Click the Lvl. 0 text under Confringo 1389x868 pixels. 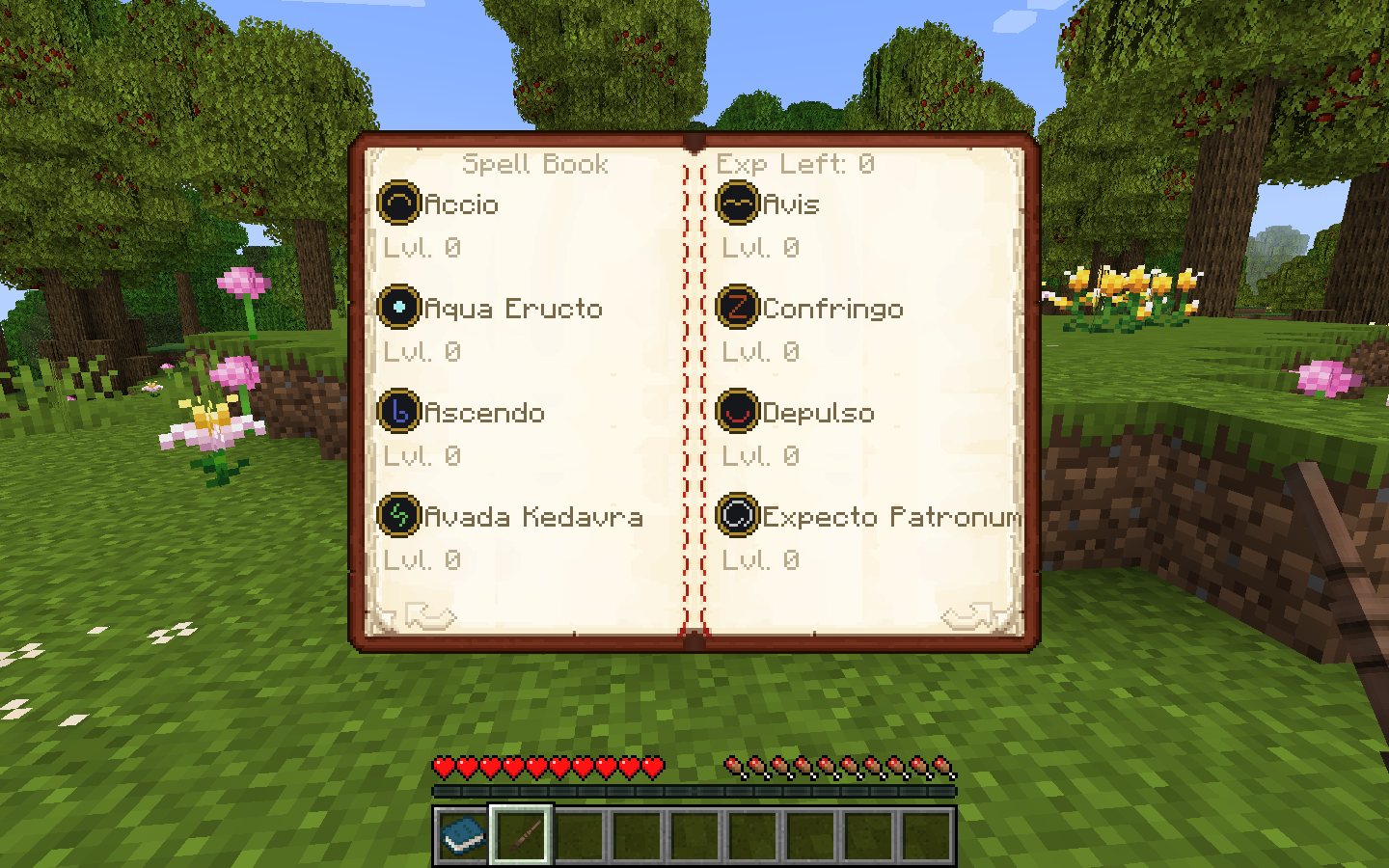pyautogui.click(x=761, y=353)
